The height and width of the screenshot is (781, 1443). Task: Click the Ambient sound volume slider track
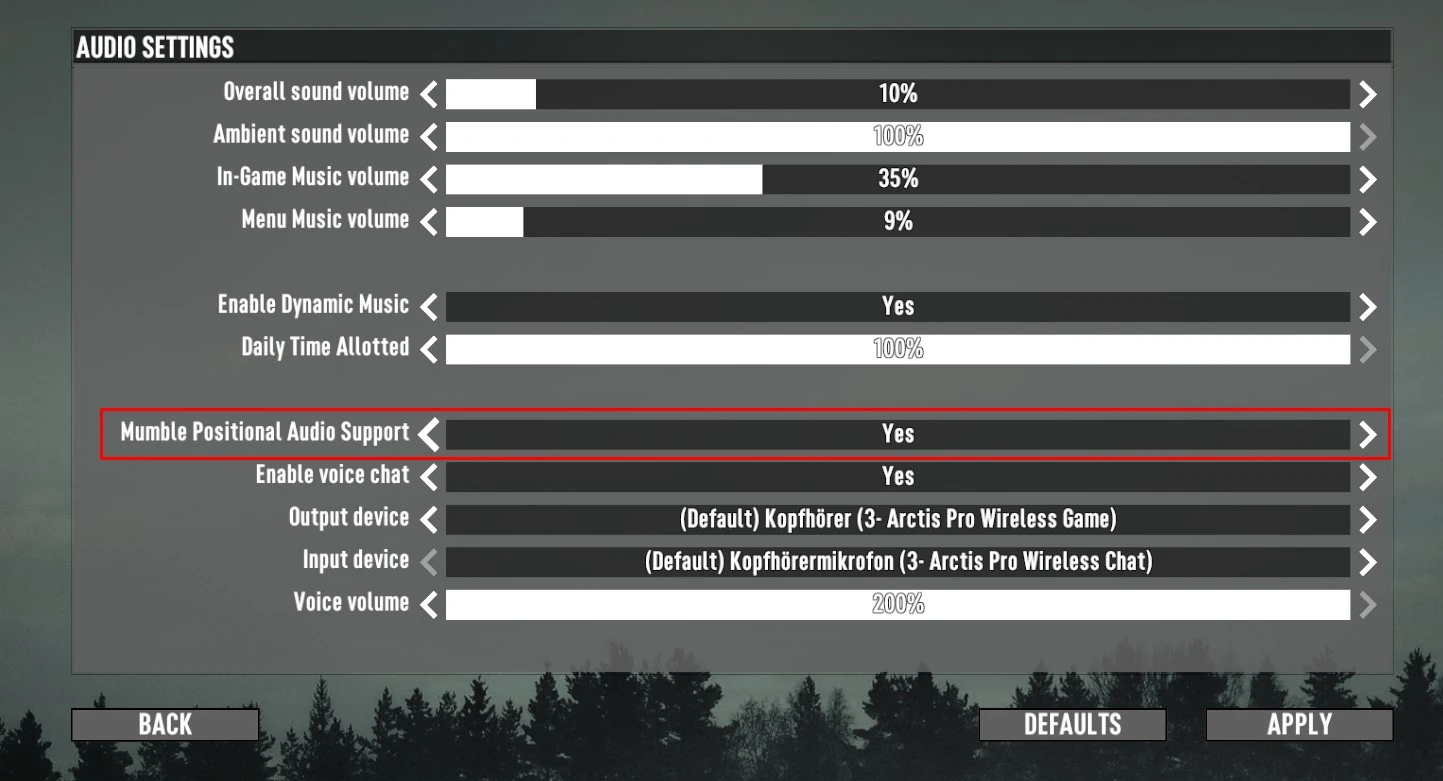click(x=897, y=136)
